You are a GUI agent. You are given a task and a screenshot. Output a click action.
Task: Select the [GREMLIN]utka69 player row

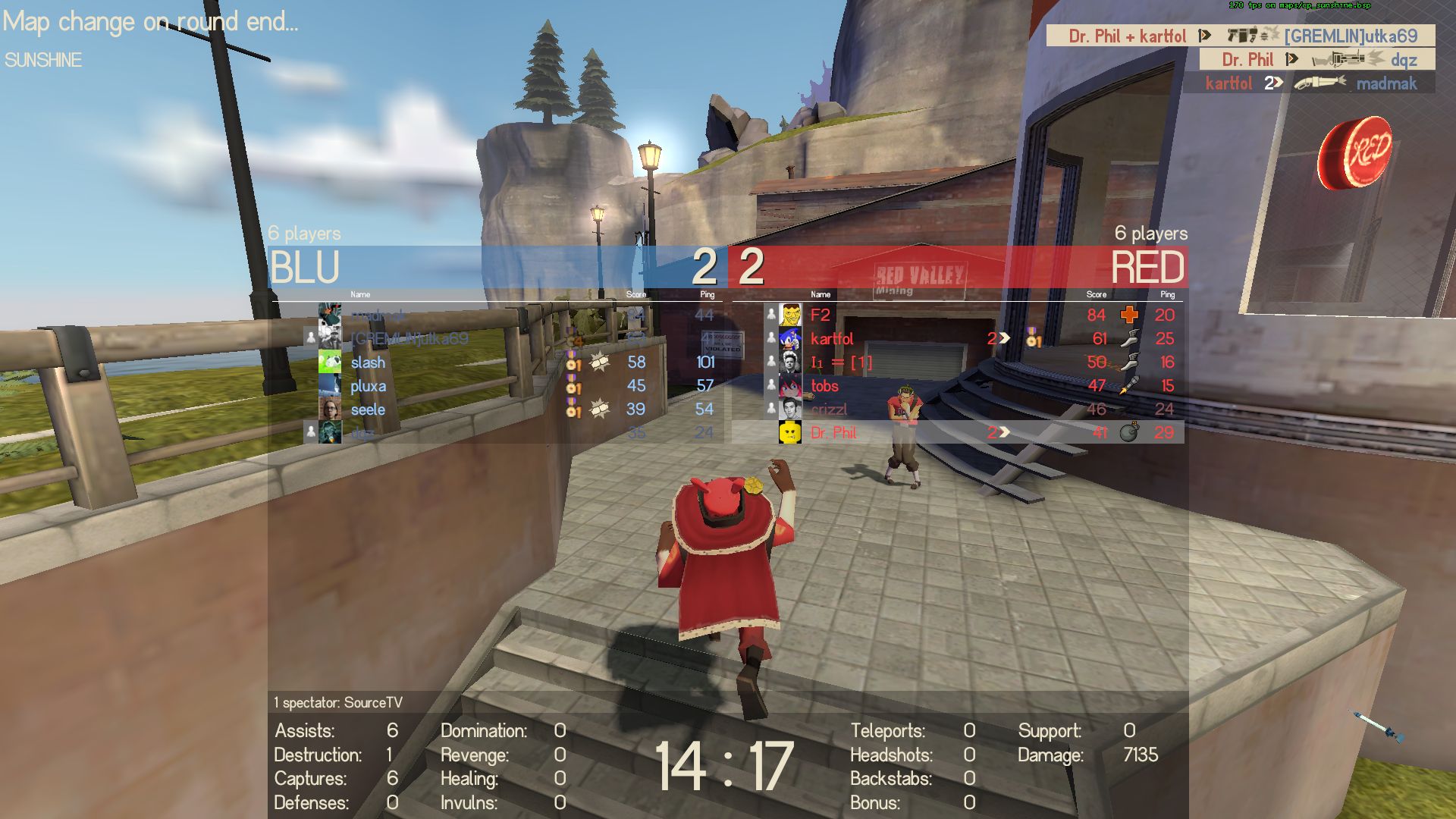pos(409,338)
